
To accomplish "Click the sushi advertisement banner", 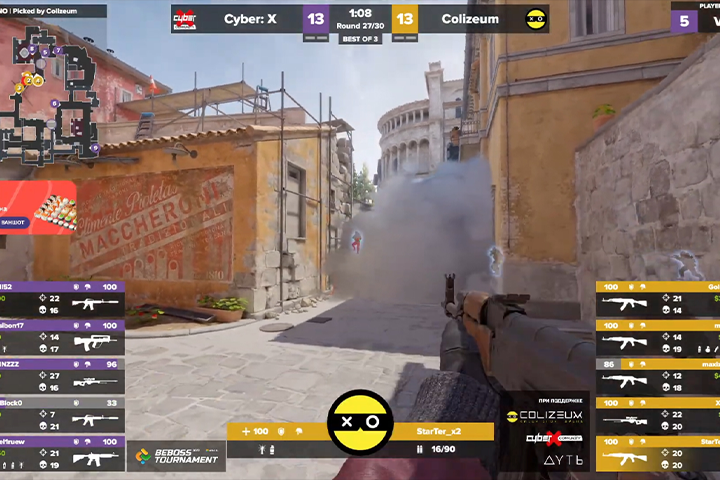I will pos(38,208).
